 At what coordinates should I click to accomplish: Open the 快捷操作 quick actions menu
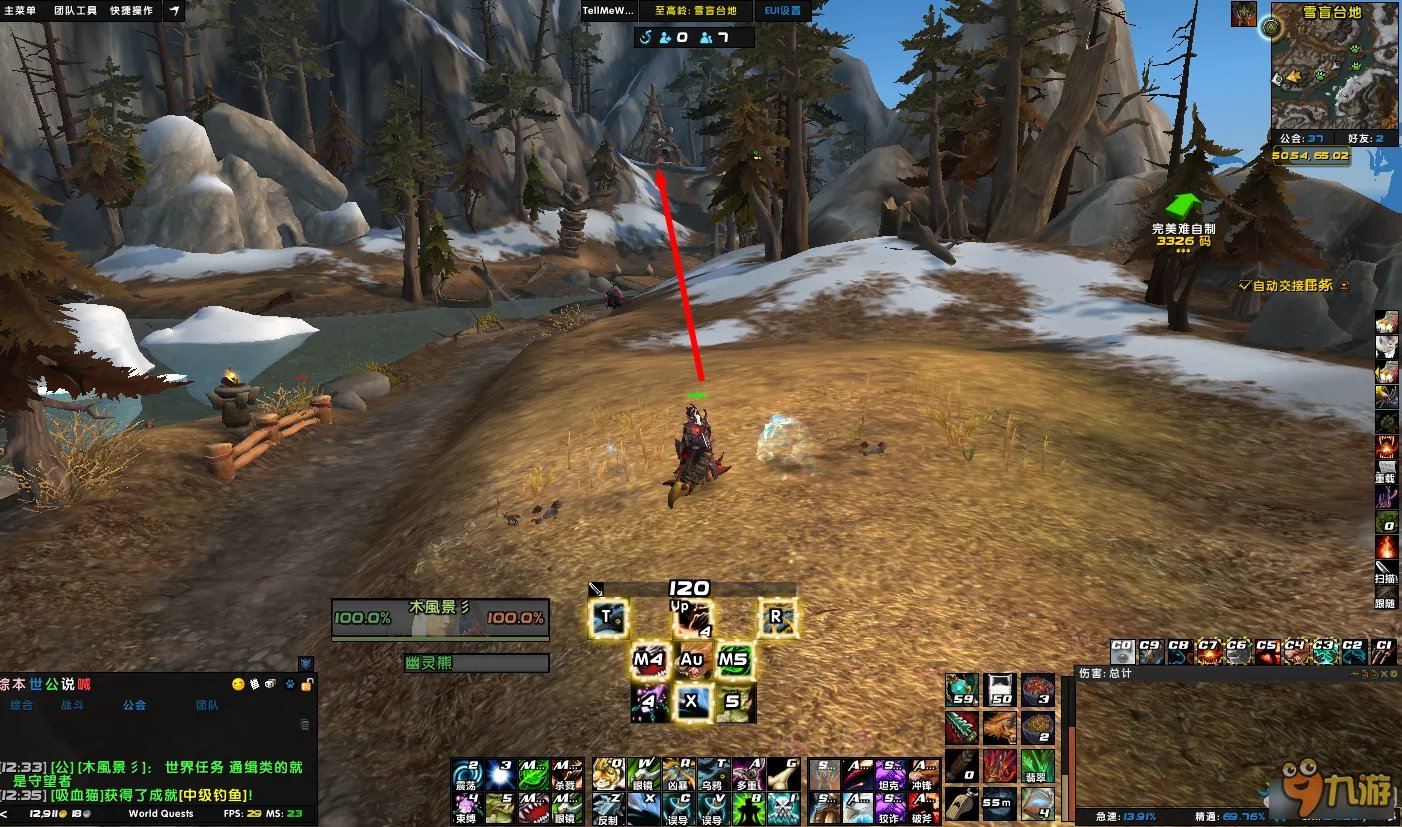coord(131,10)
